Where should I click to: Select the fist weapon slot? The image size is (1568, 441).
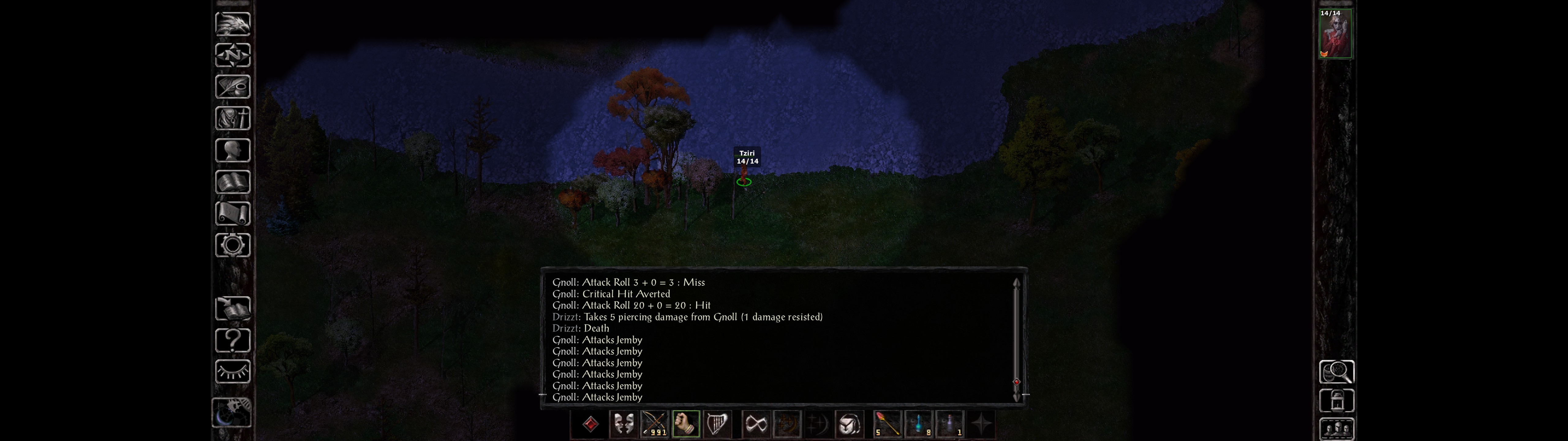point(685,424)
